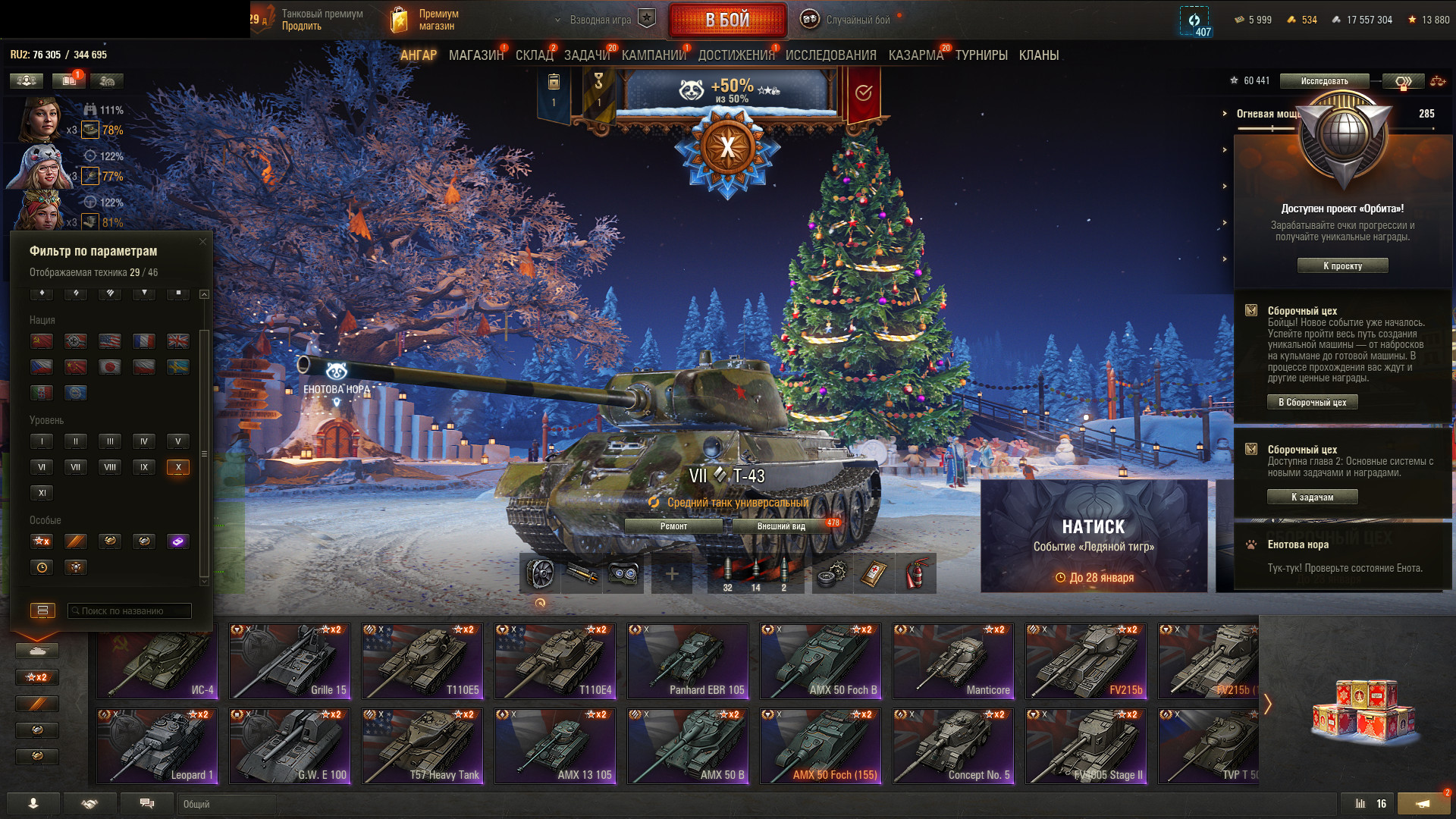
Task: Click the Ремонт repair button
Action: pos(673,526)
